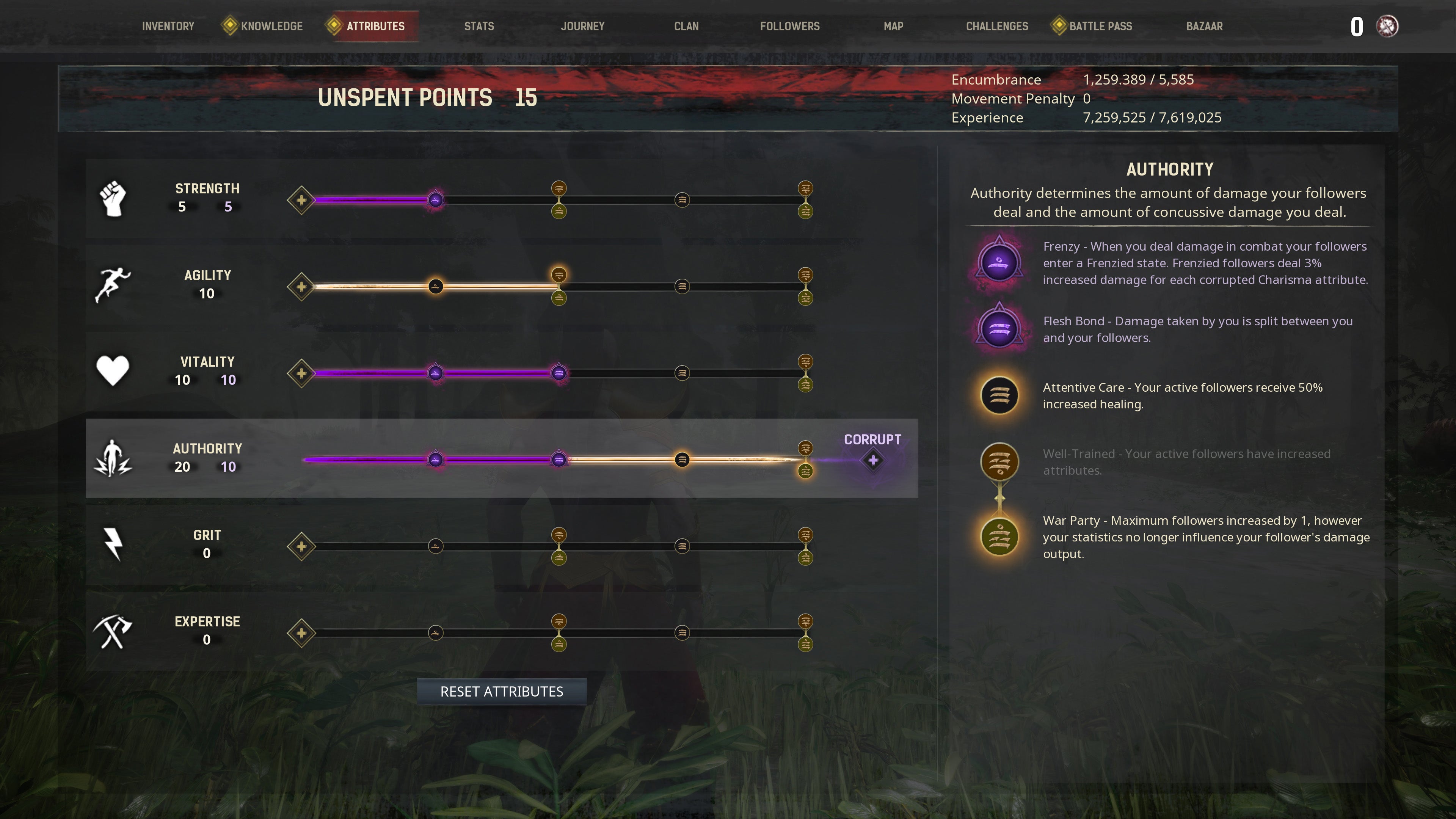Click the Reset Attributes button
Screen dimensions: 1456x819
pos(501,691)
